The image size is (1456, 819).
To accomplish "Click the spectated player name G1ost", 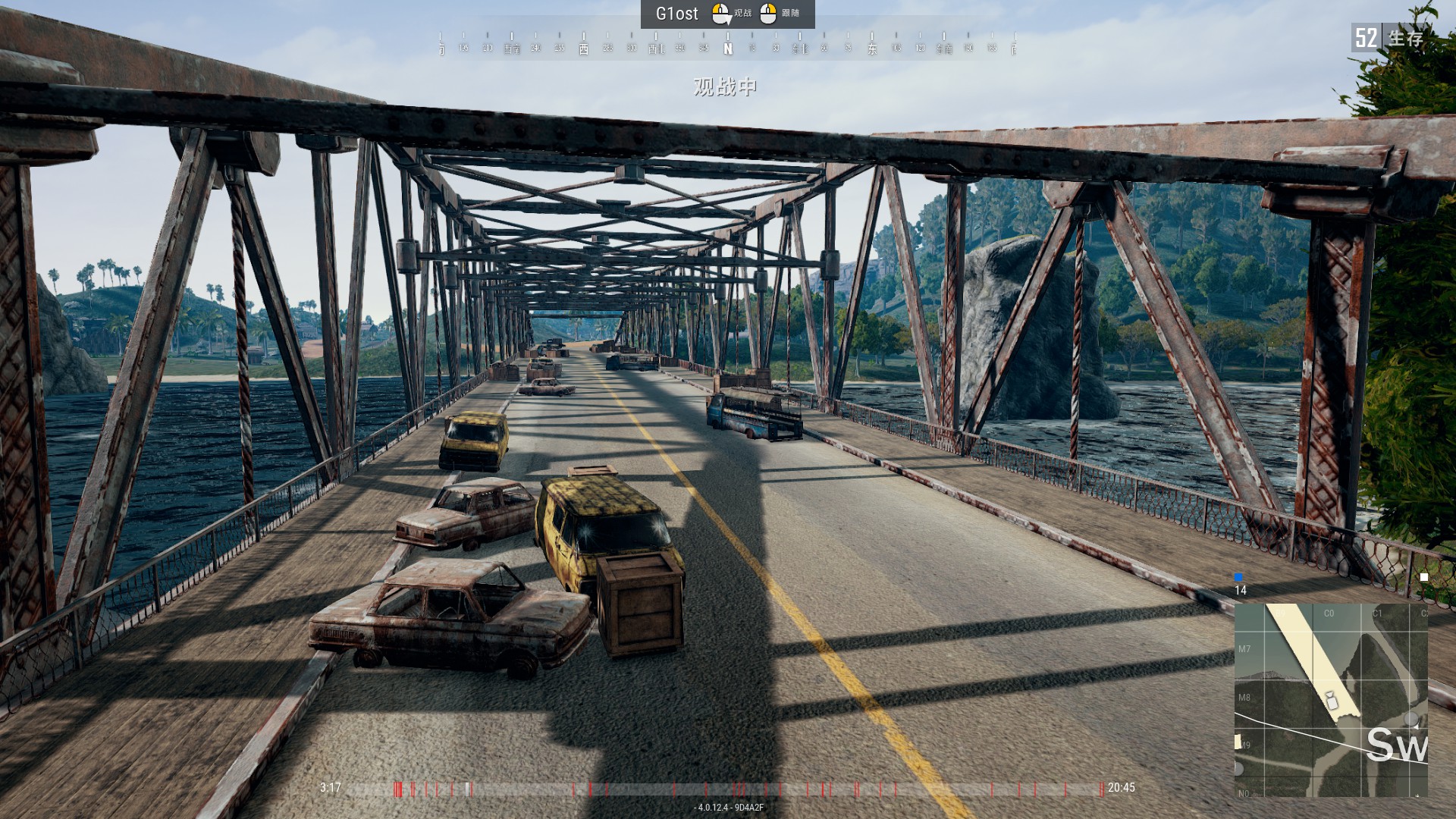I will click(x=676, y=14).
